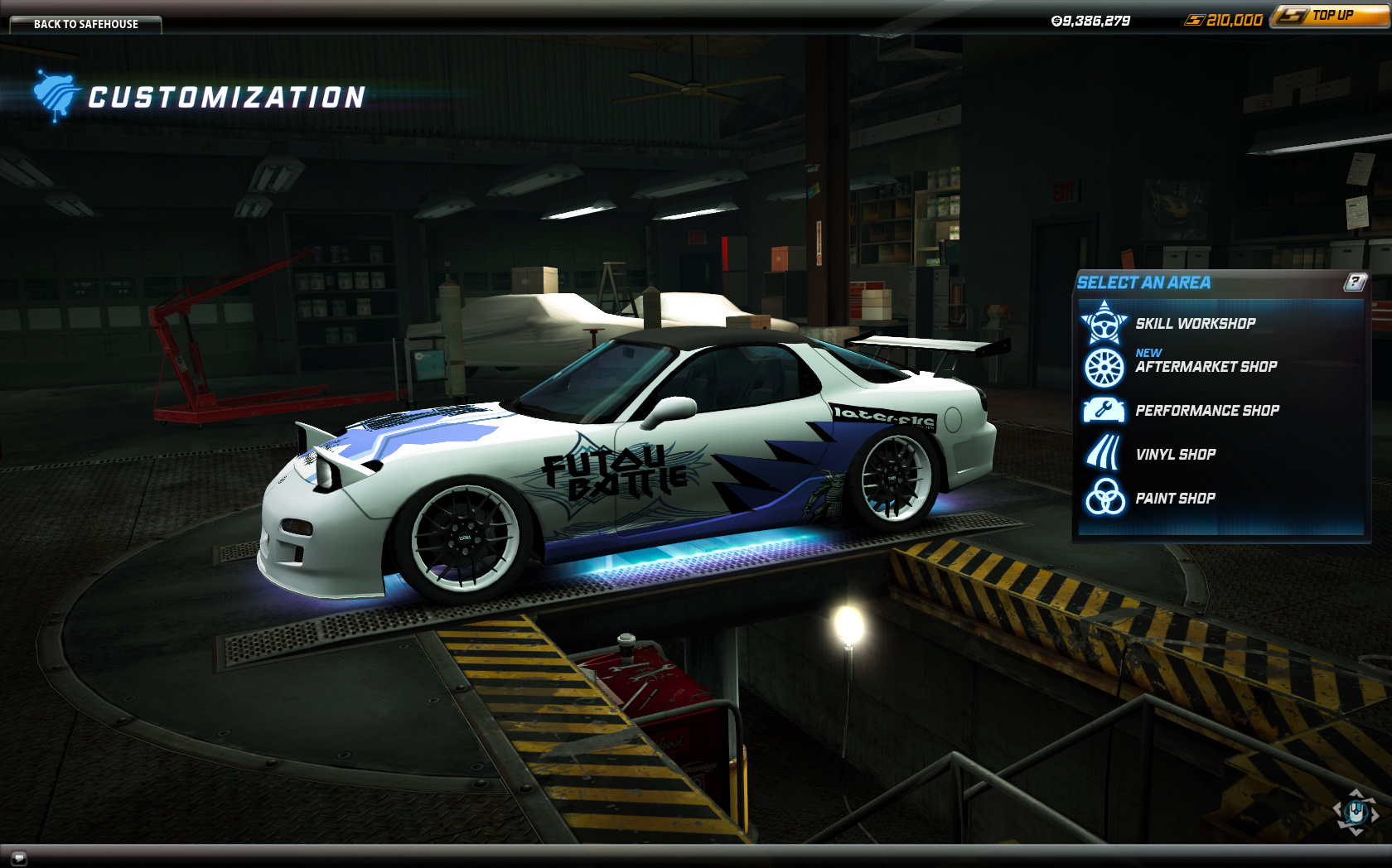
Task: Choose the Paint Shop
Action: tap(1174, 499)
